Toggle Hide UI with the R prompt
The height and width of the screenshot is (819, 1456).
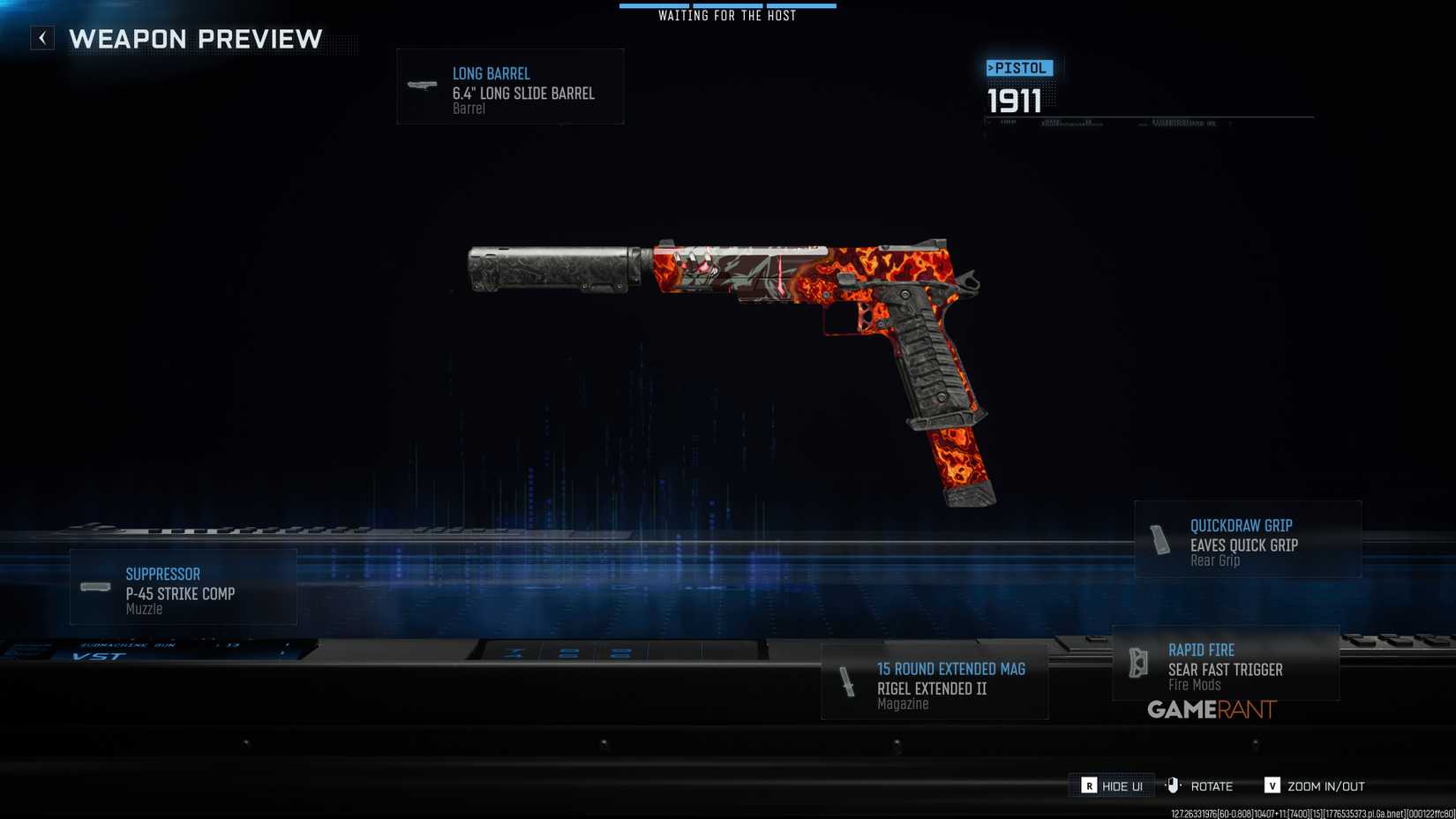(1109, 785)
